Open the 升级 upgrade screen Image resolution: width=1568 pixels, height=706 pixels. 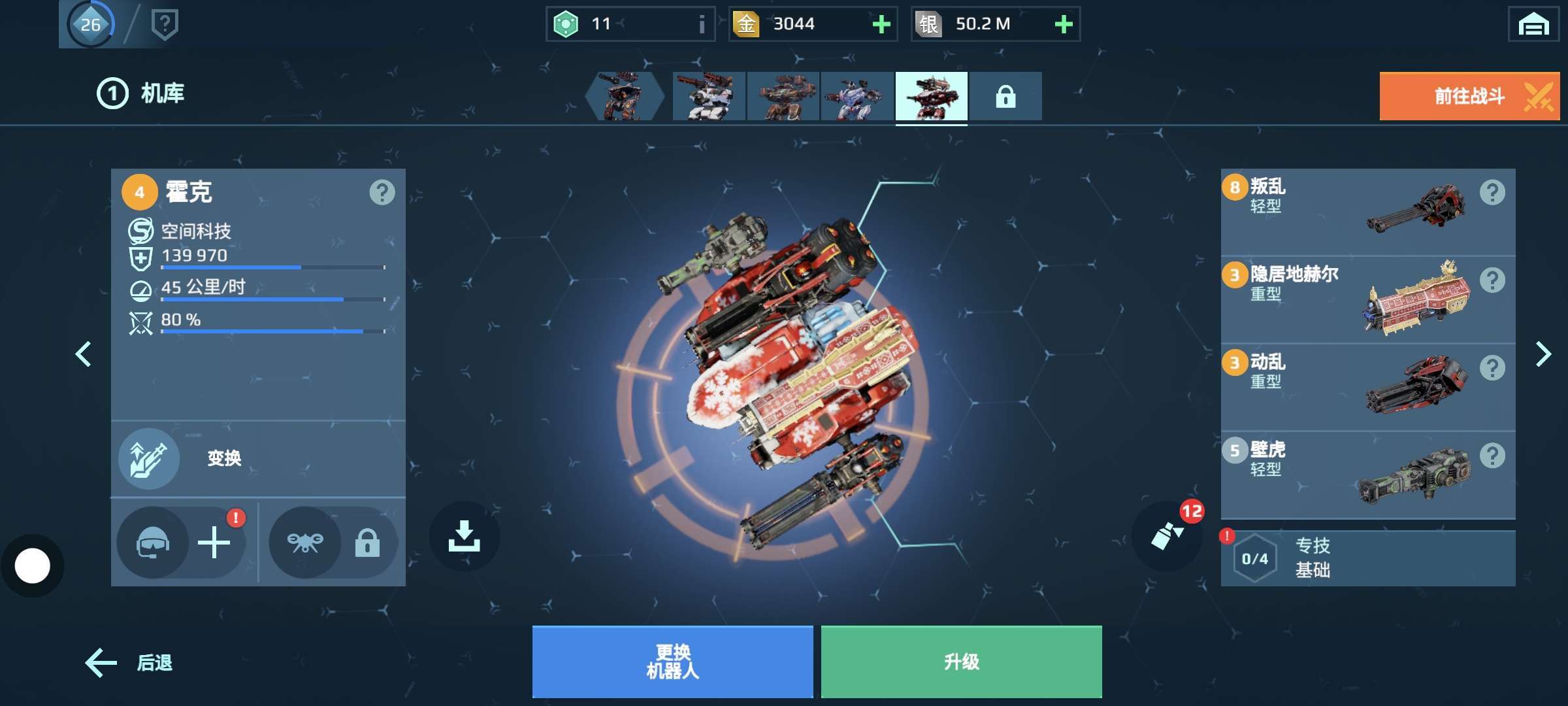[961, 662]
